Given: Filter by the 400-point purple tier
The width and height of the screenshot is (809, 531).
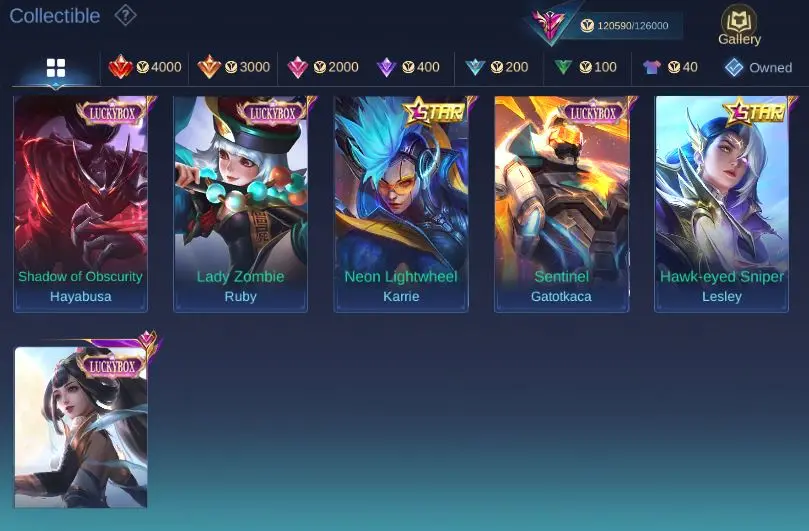Looking at the screenshot, I should coord(408,67).
